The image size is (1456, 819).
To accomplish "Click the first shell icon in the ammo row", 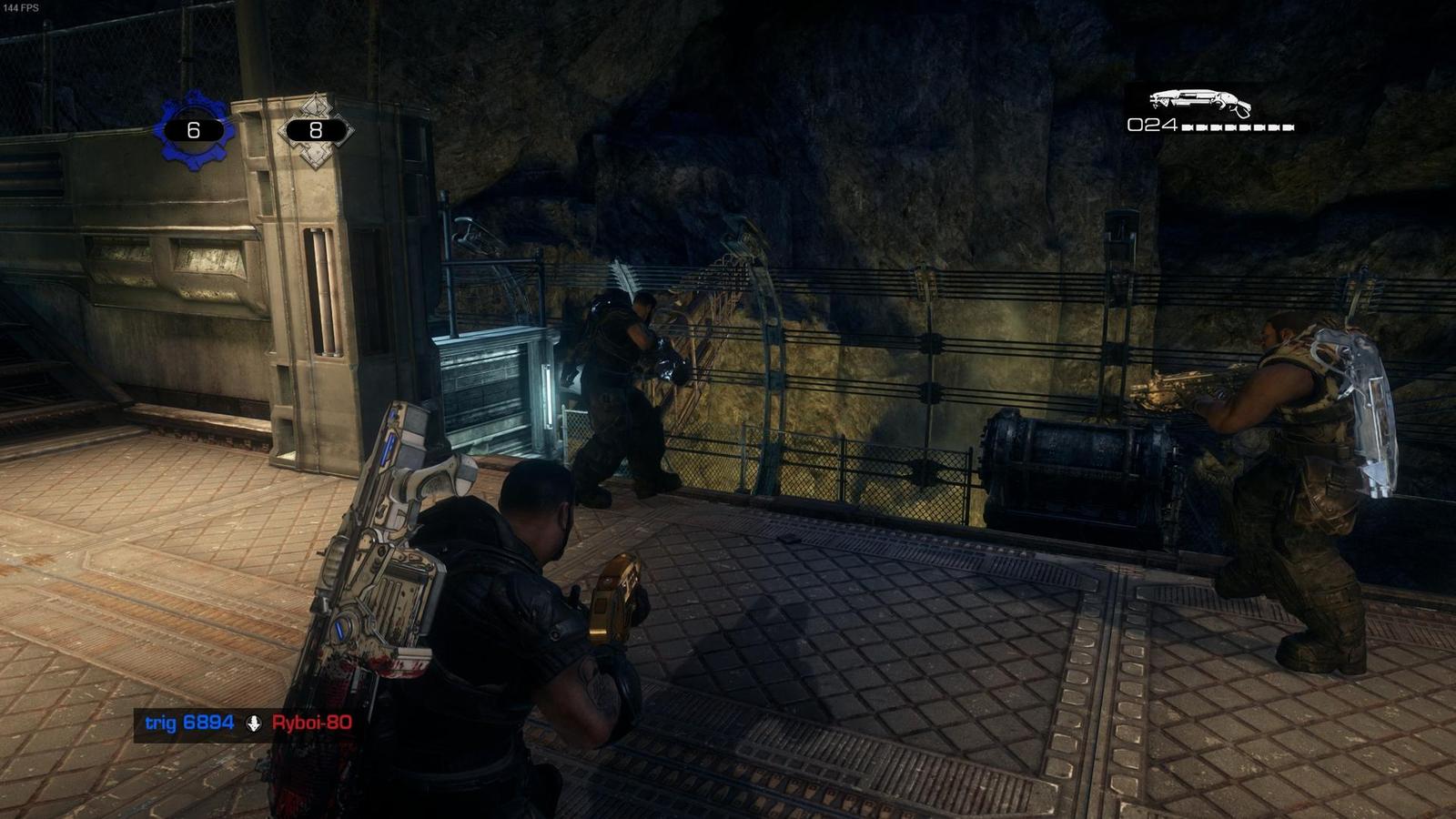I will (x=1188, y=127).
